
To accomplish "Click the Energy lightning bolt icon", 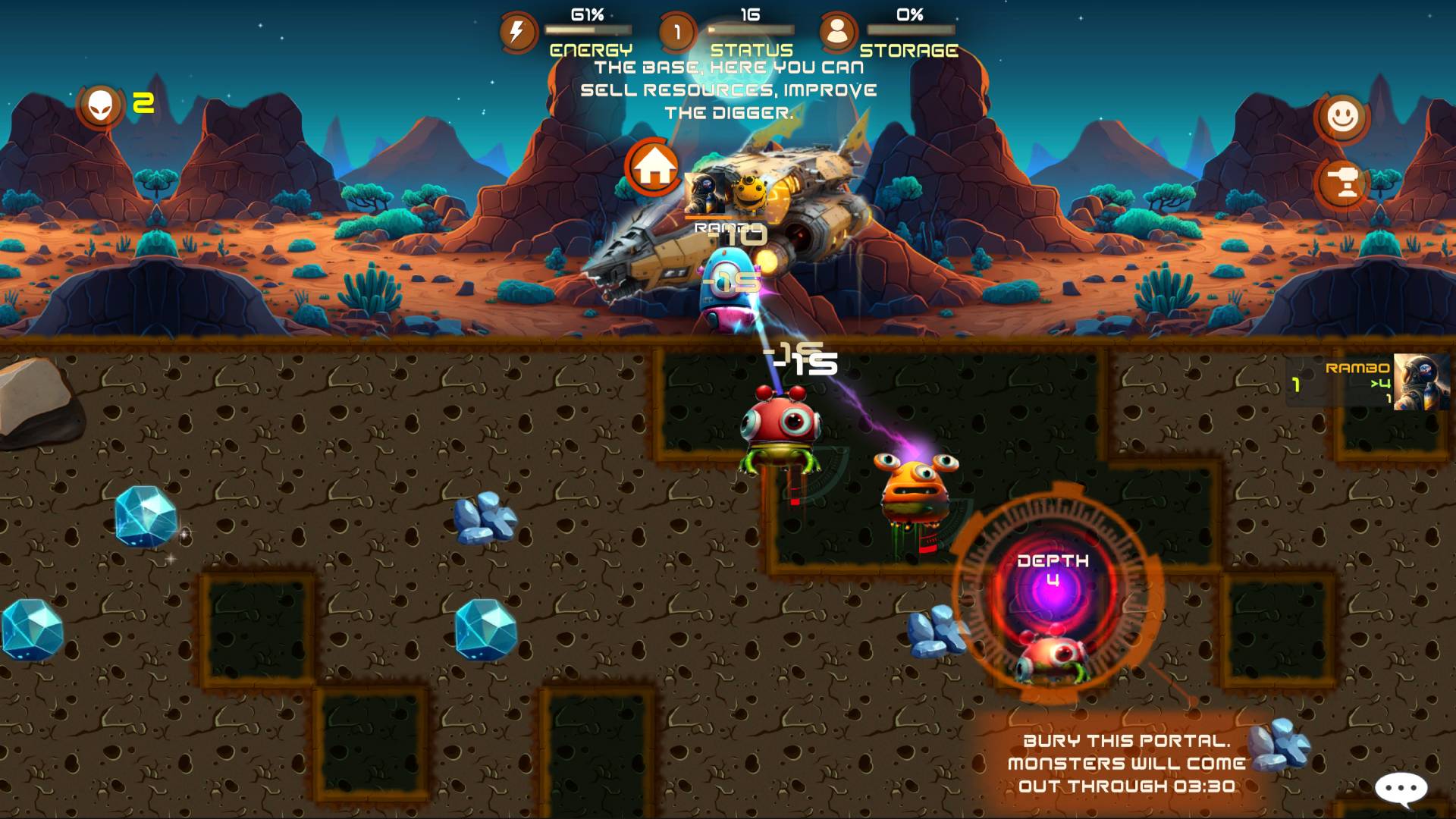I will 516,30.
